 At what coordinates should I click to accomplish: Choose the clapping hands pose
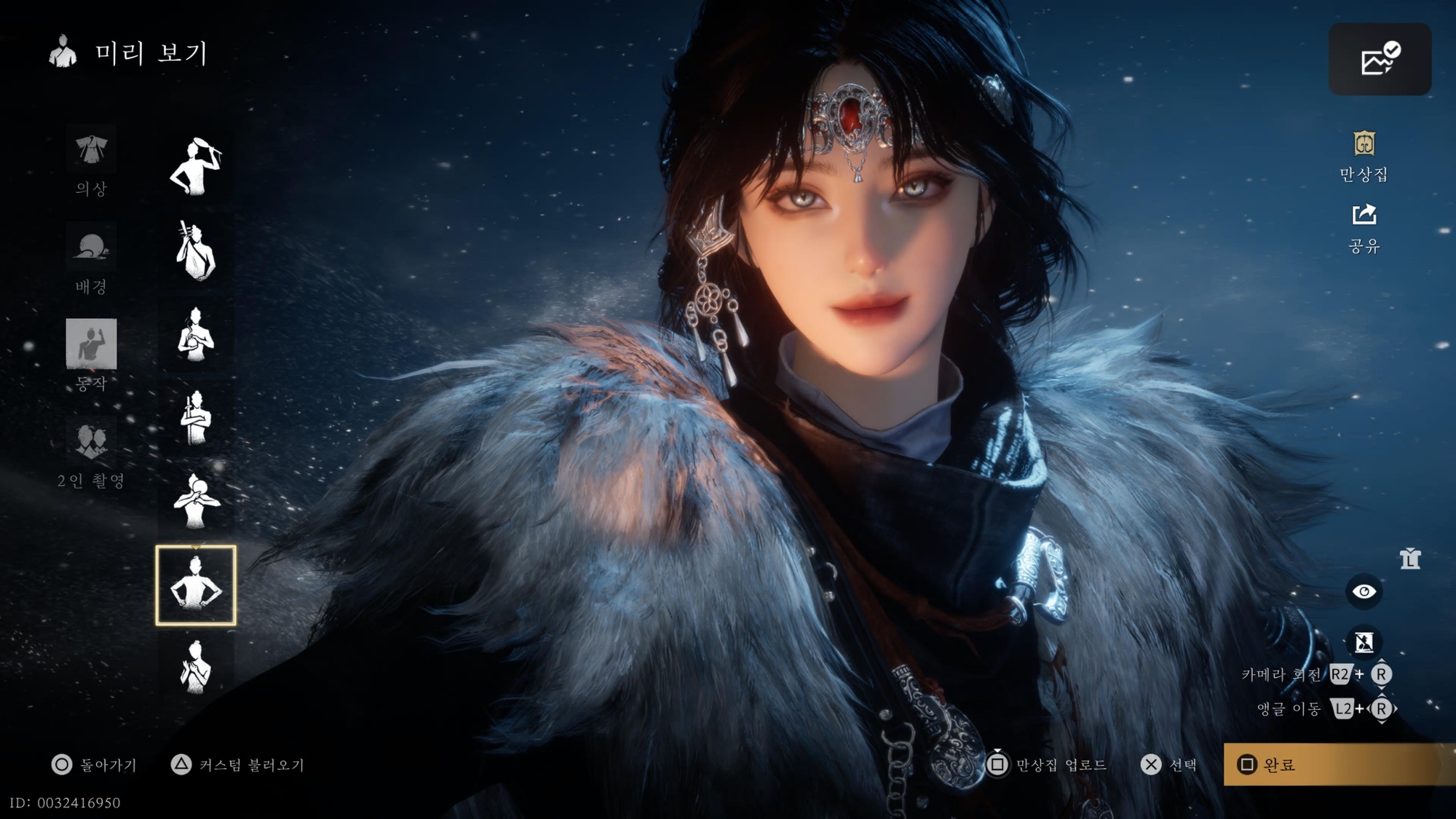click(196, 667)
